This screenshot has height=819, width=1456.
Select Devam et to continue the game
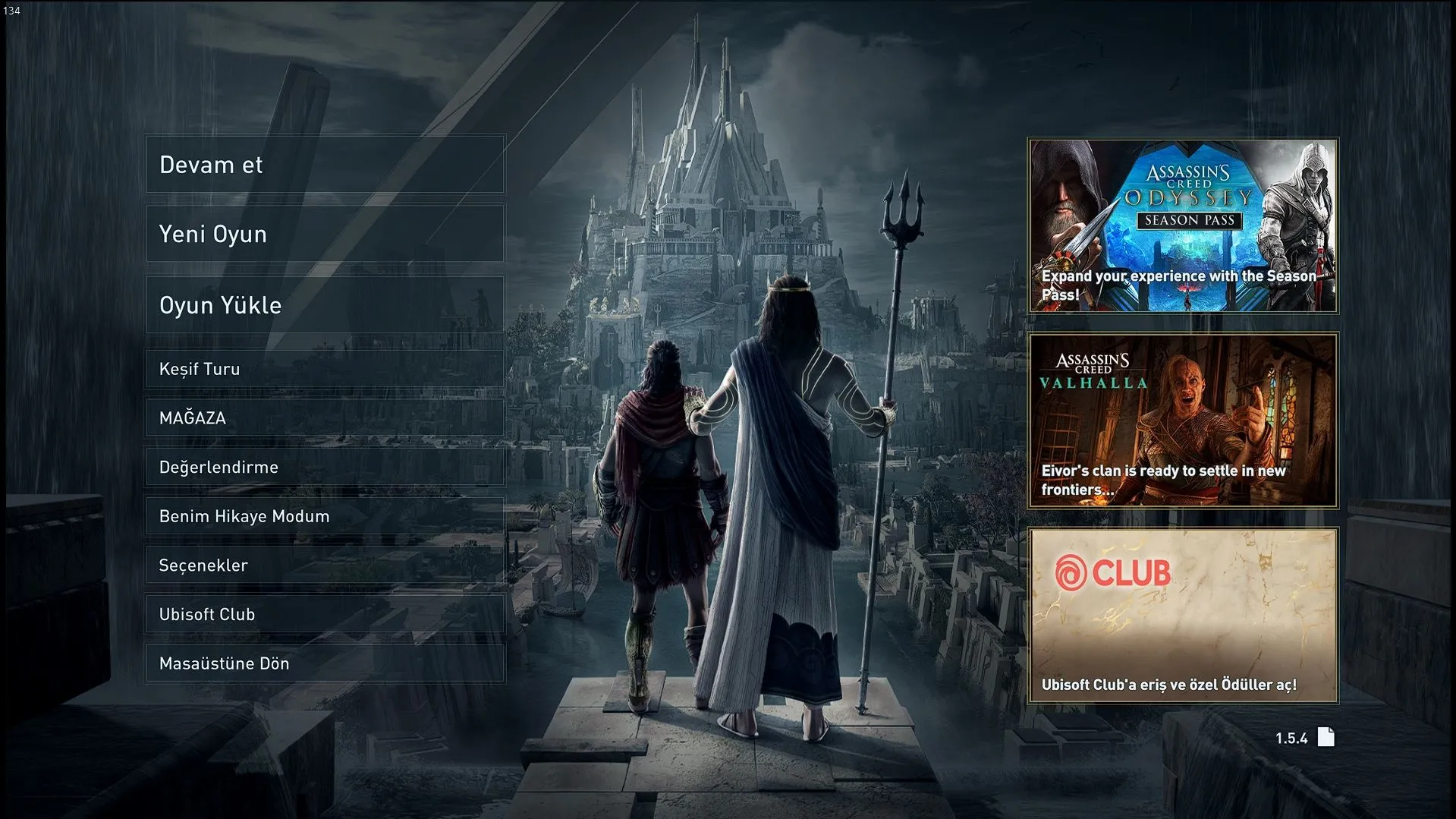pyautogui.click(x=325, y=165)
